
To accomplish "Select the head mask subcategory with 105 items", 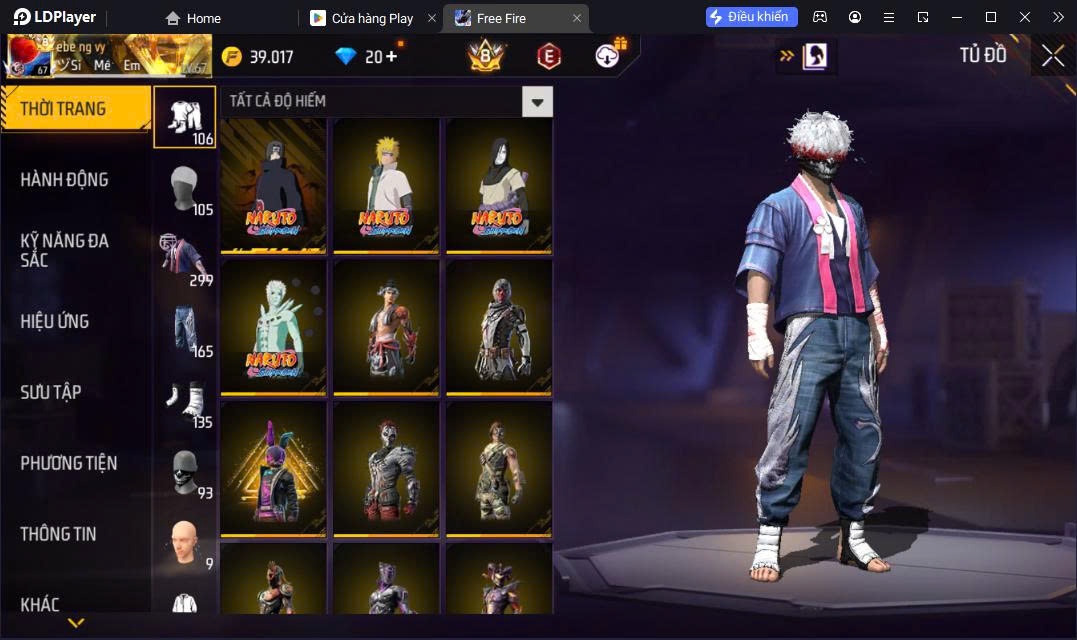I will tap(184, 188).
